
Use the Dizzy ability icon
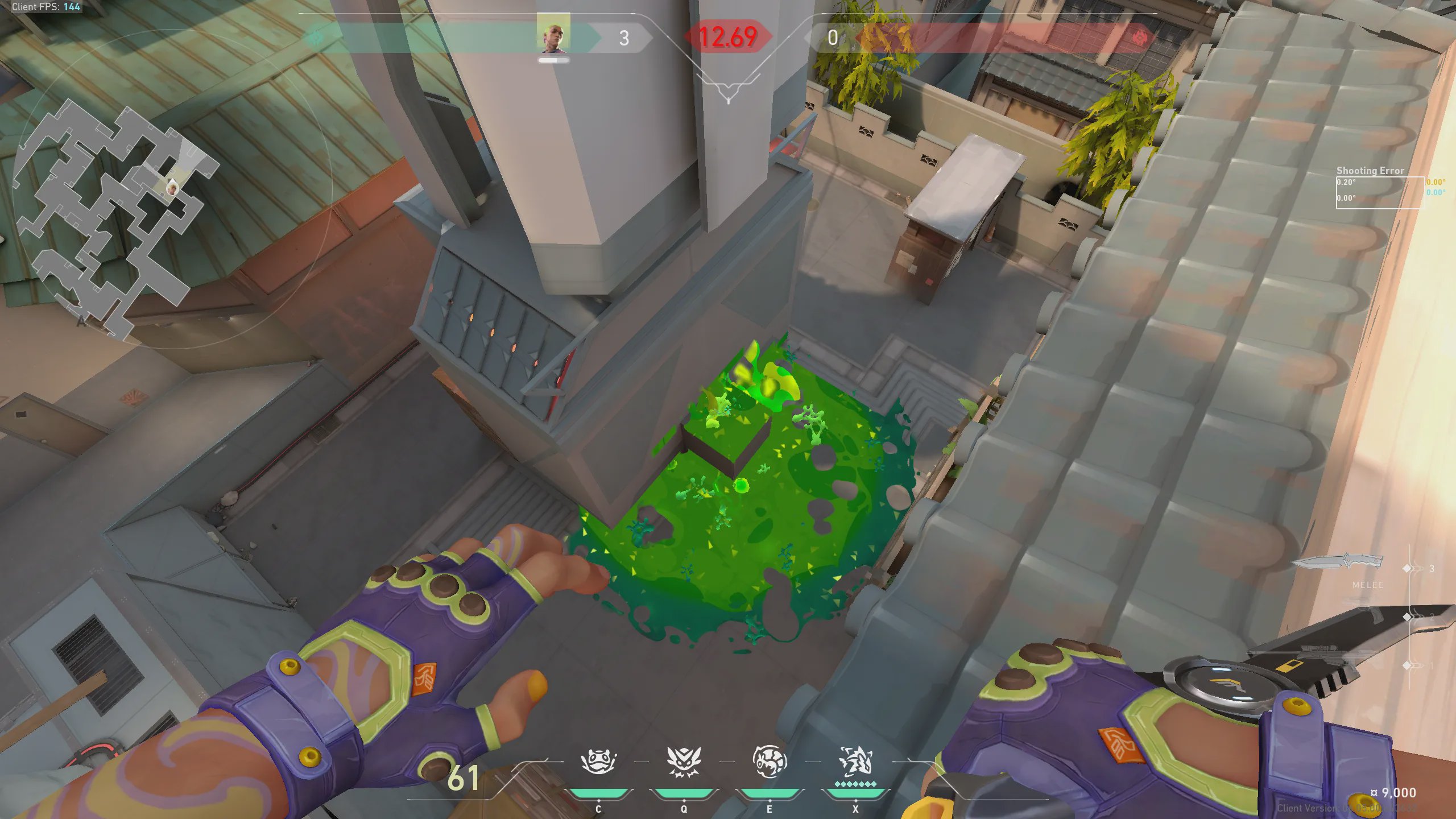770,762
